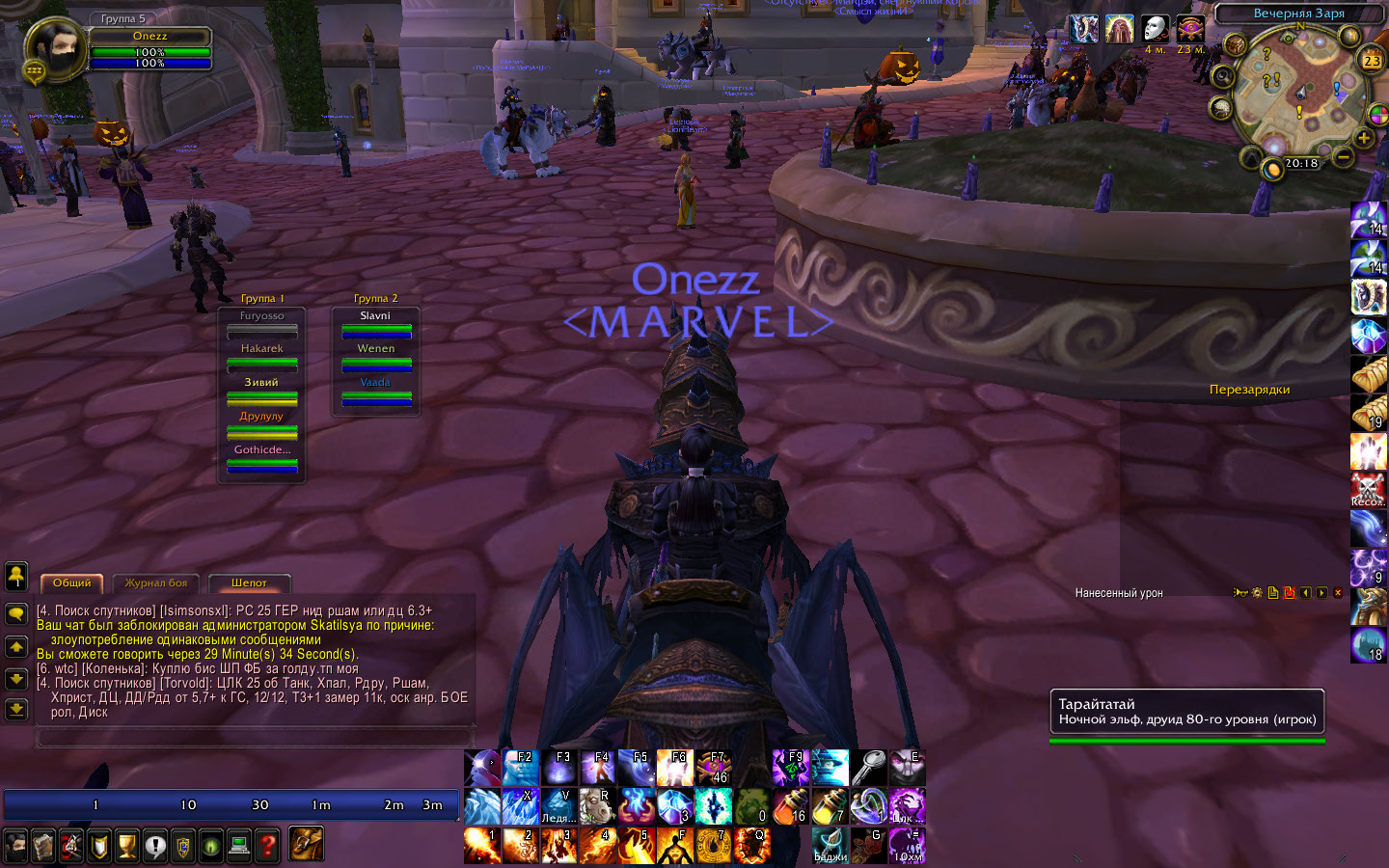Image resolution: width=1389 pixels, height=868 pixels.
Task: Use the sheep Polymorph ability on R
Action: pyautogui.click(x=598, y=806)
